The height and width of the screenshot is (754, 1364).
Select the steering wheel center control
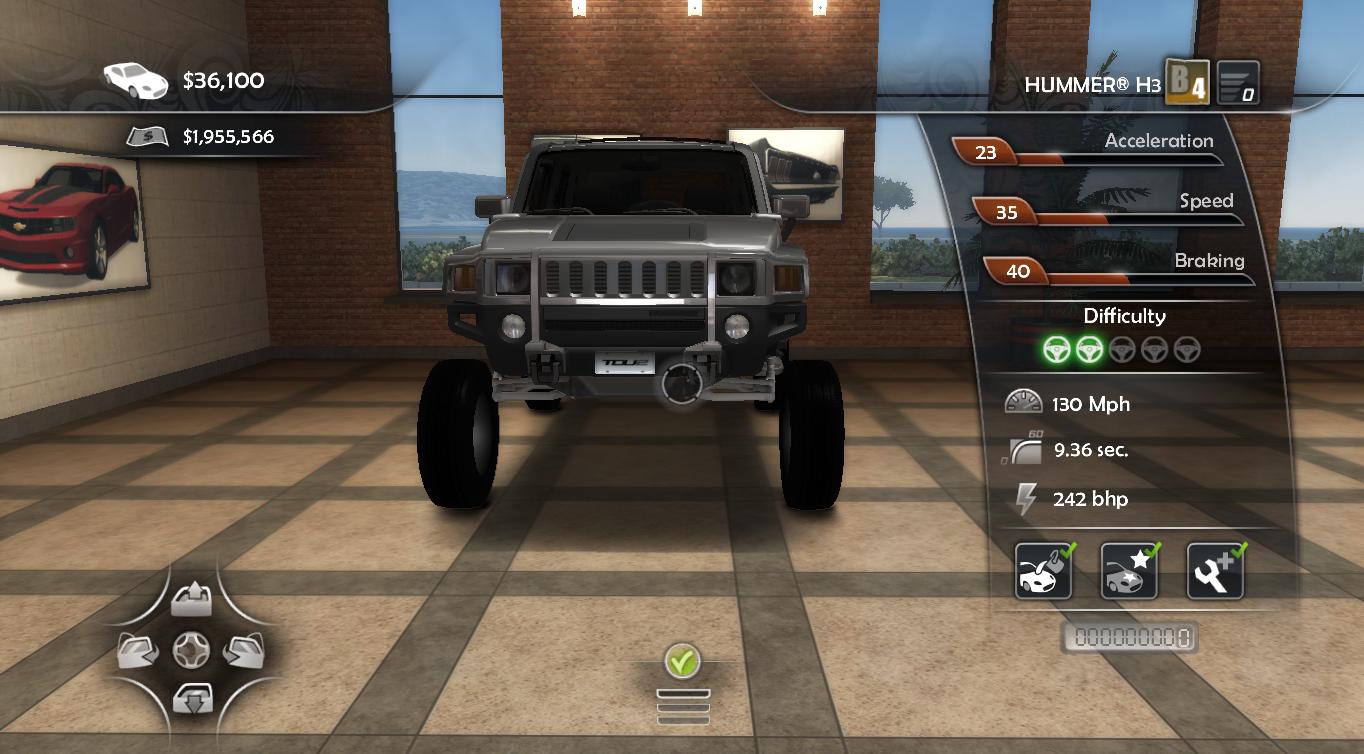click(190, 650)
